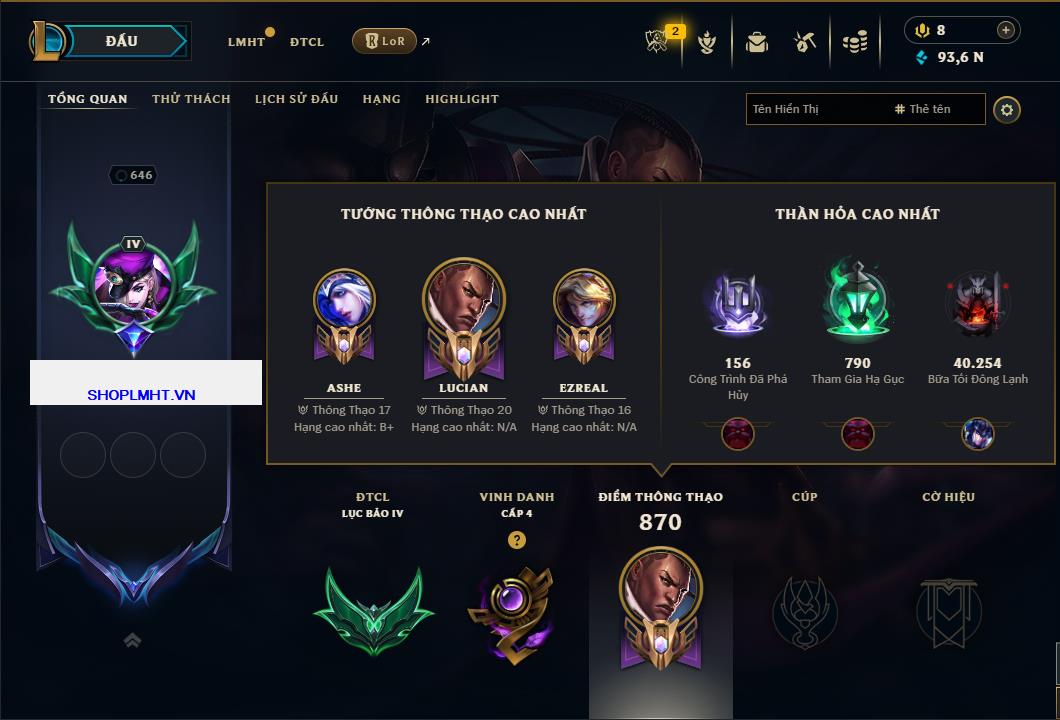Image resolution: width=1060 pixels, height=720 pixels.
Task: Open the THỬ THÁCH tab
Action: click(x=191, y=99)
